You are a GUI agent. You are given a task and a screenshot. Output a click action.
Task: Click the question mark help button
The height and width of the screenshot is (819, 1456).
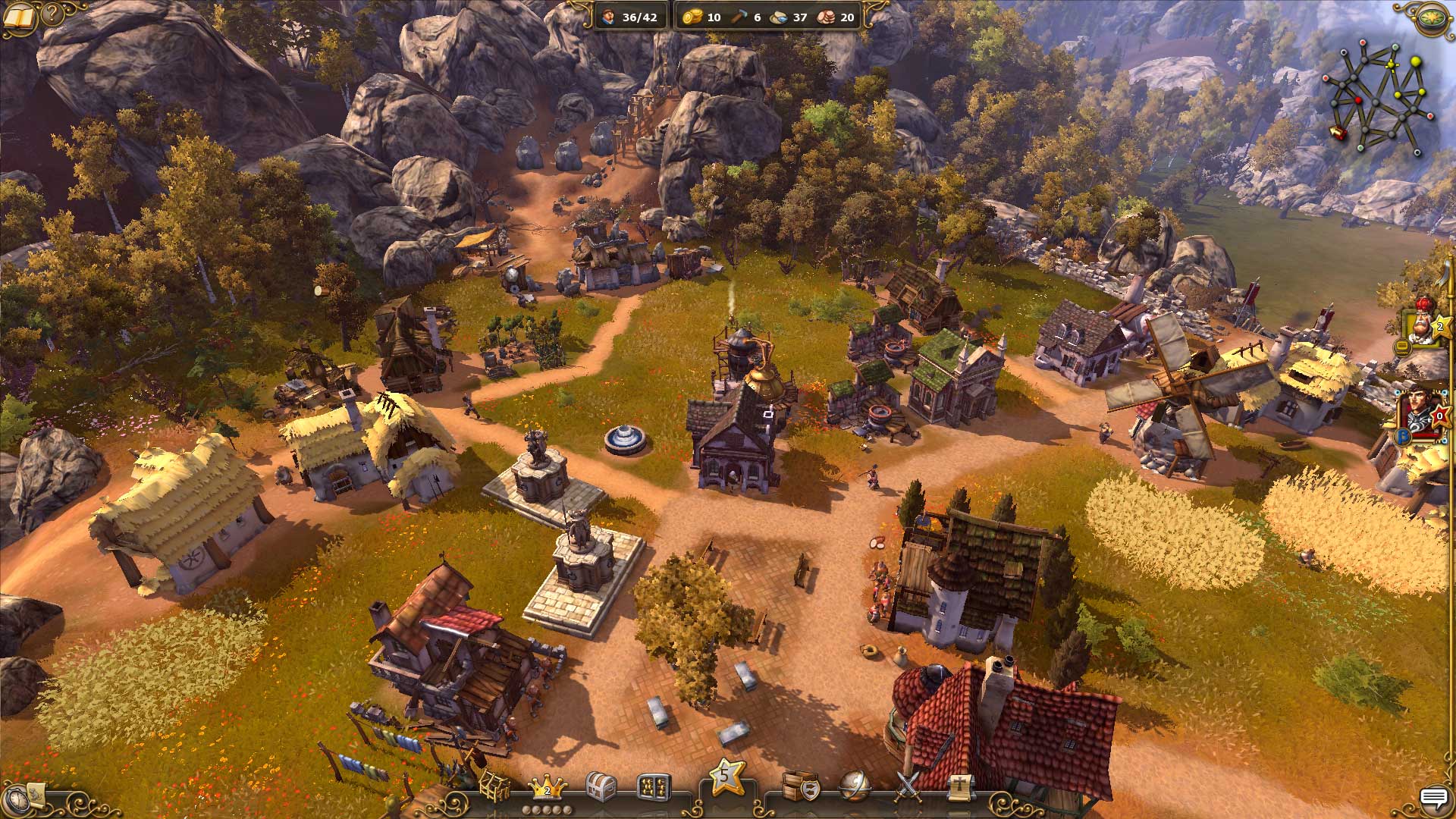pyautogui.click(x=52, y=14)
